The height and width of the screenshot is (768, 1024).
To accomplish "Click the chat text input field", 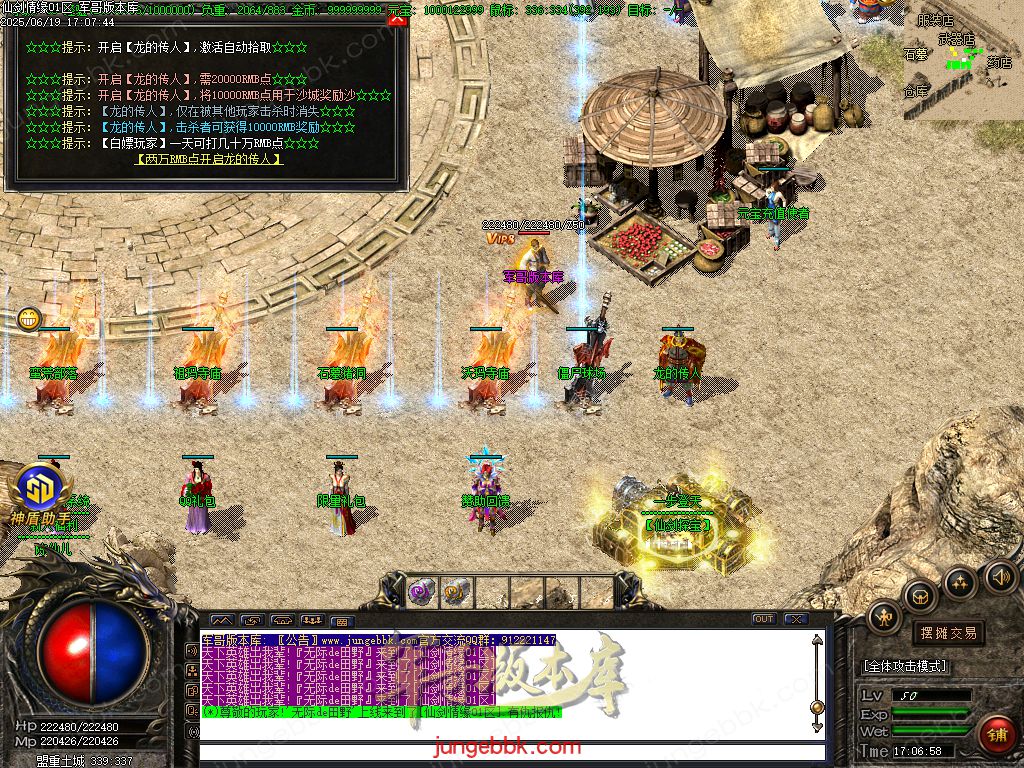I will click(510, 751).
